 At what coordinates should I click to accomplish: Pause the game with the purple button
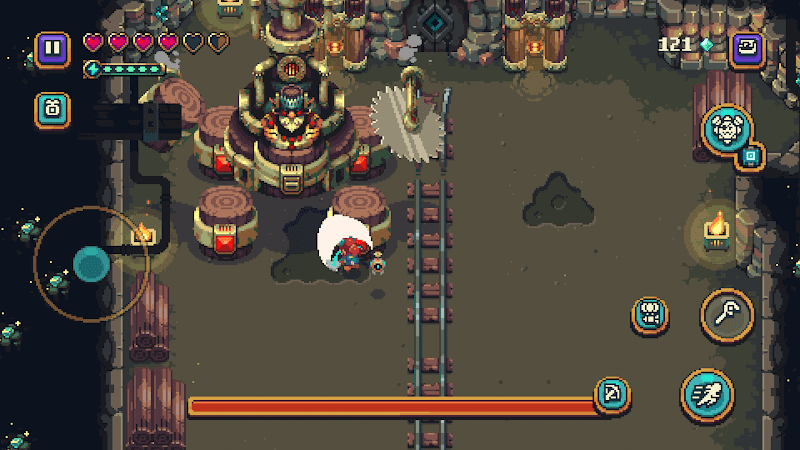51,49
